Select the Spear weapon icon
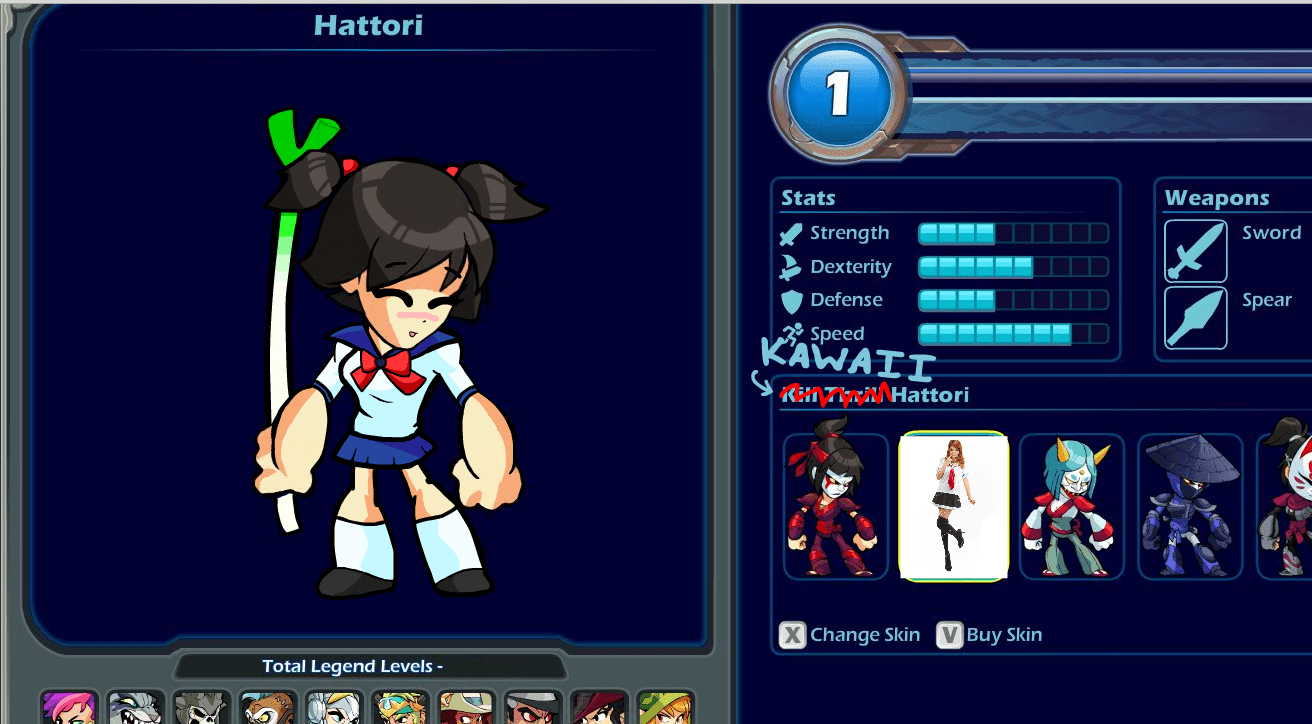 tap(1194, 317)
